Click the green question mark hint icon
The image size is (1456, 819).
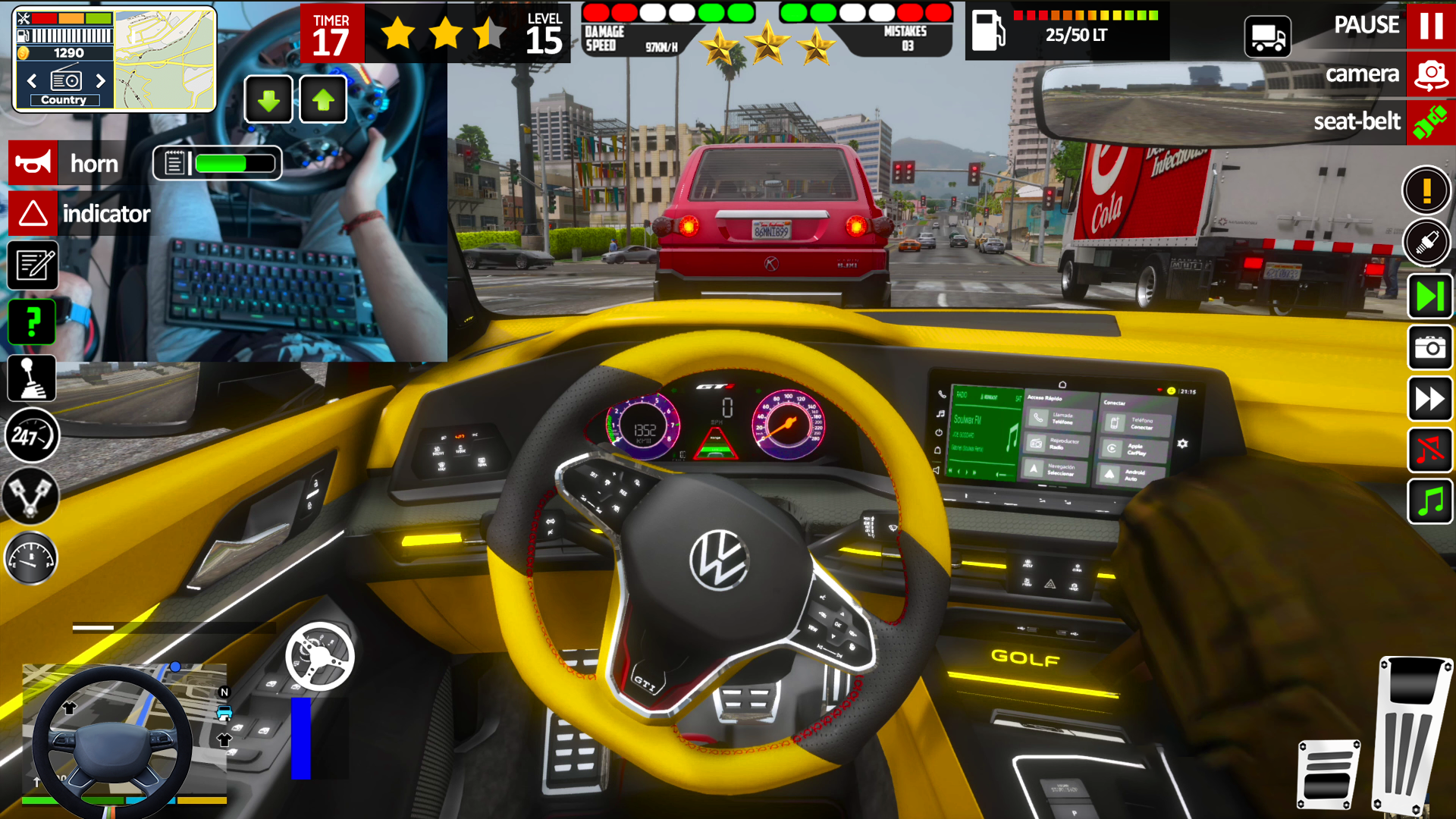(31, 322)
